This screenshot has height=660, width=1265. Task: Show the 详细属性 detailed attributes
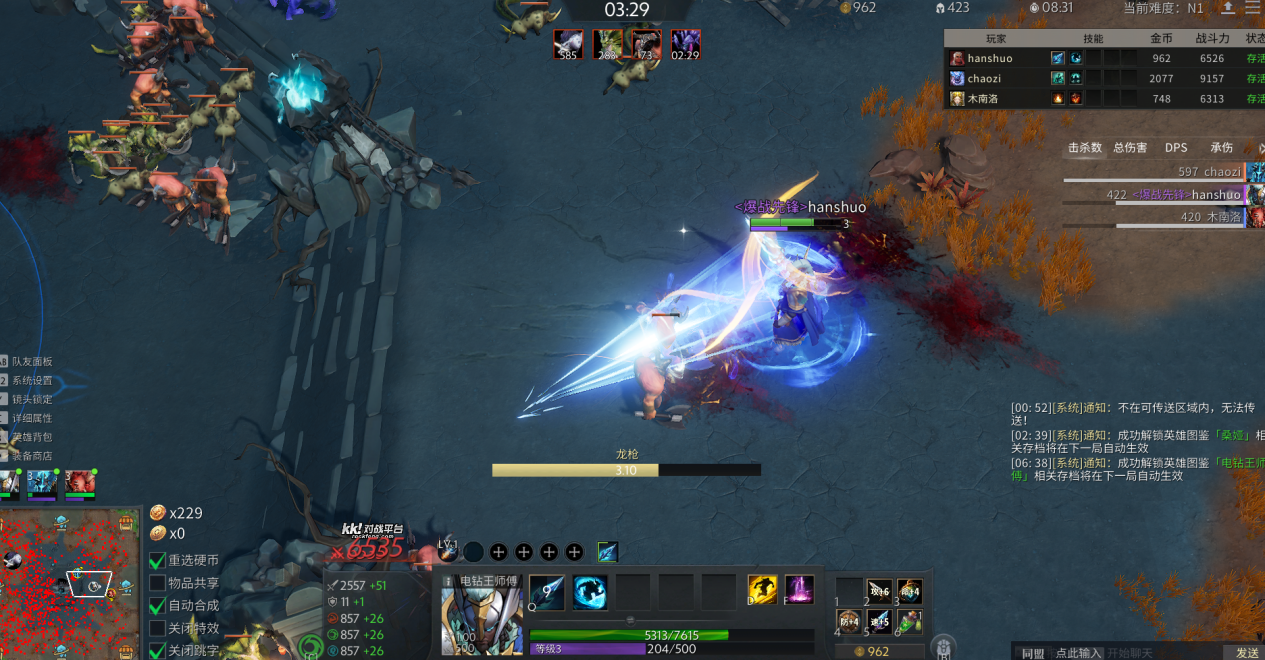tap(31, 418)
